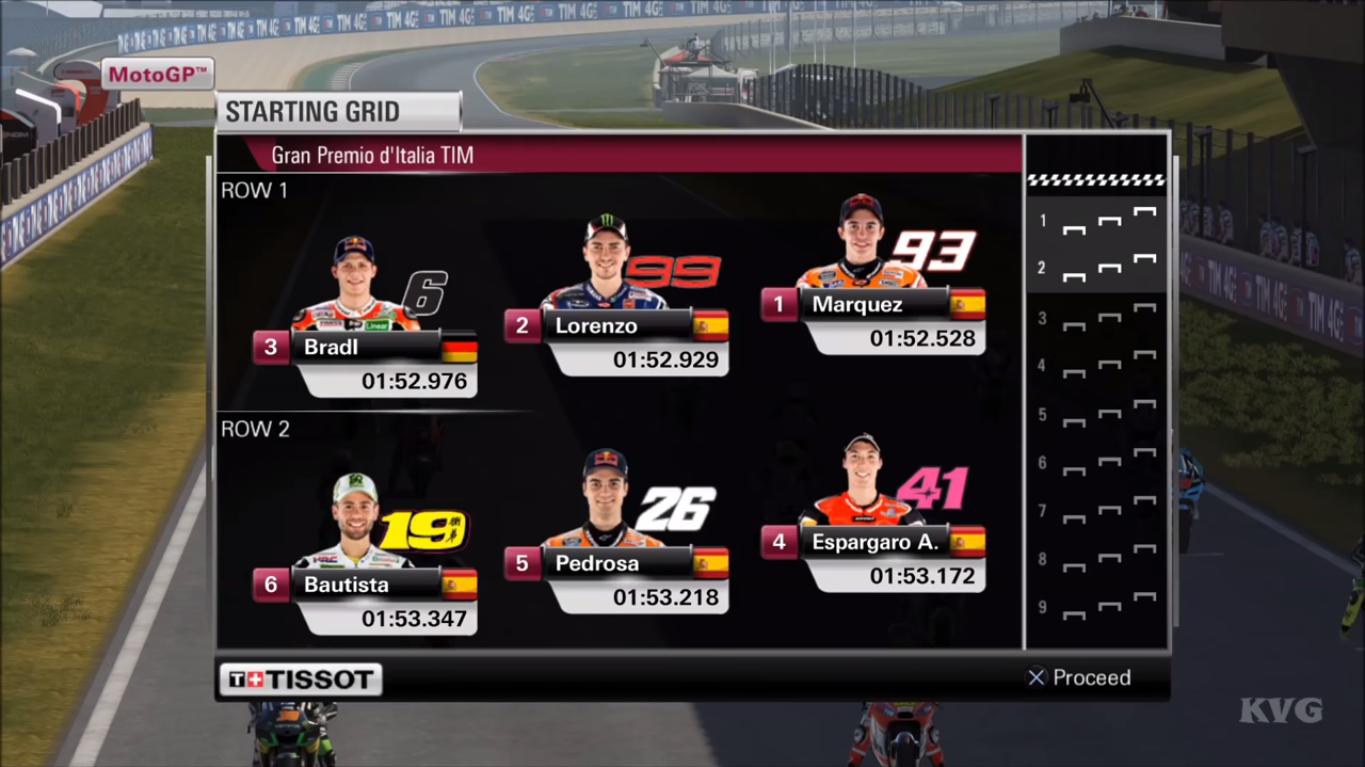
Task: Click Bautista's position badge number 6
Action: point(274,584)
